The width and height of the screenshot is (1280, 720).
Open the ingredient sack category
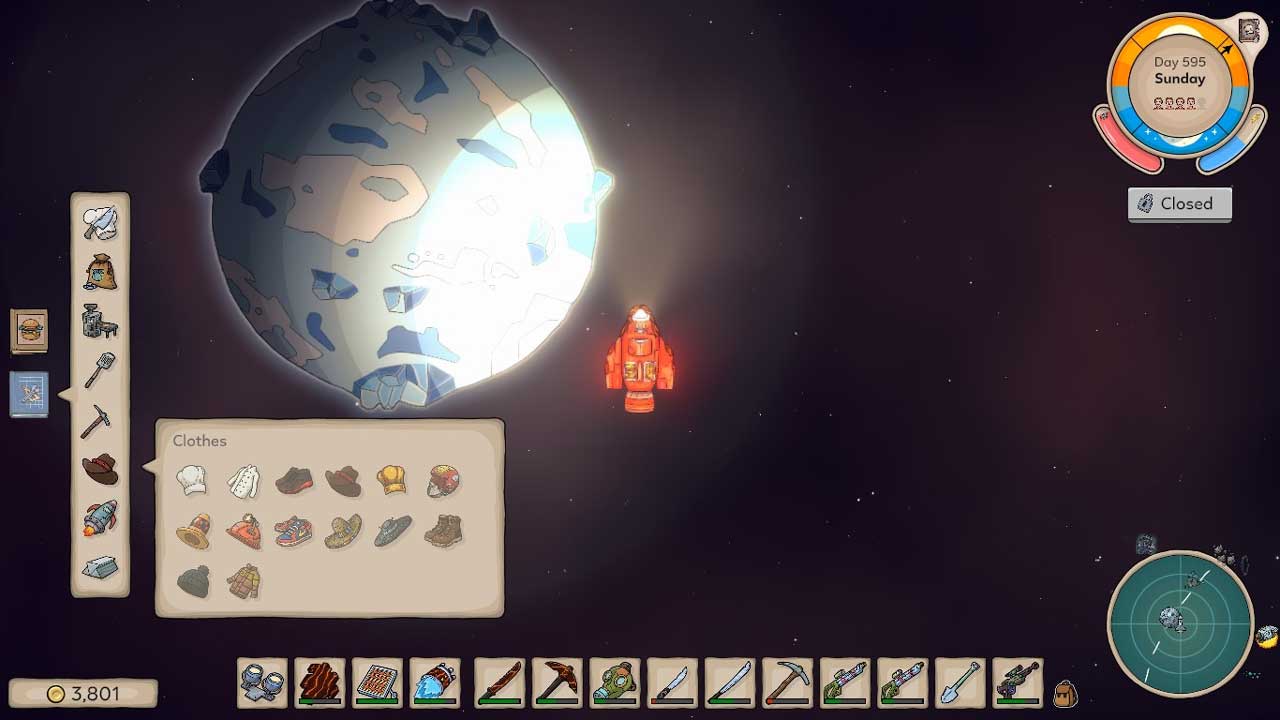[100, 272]
